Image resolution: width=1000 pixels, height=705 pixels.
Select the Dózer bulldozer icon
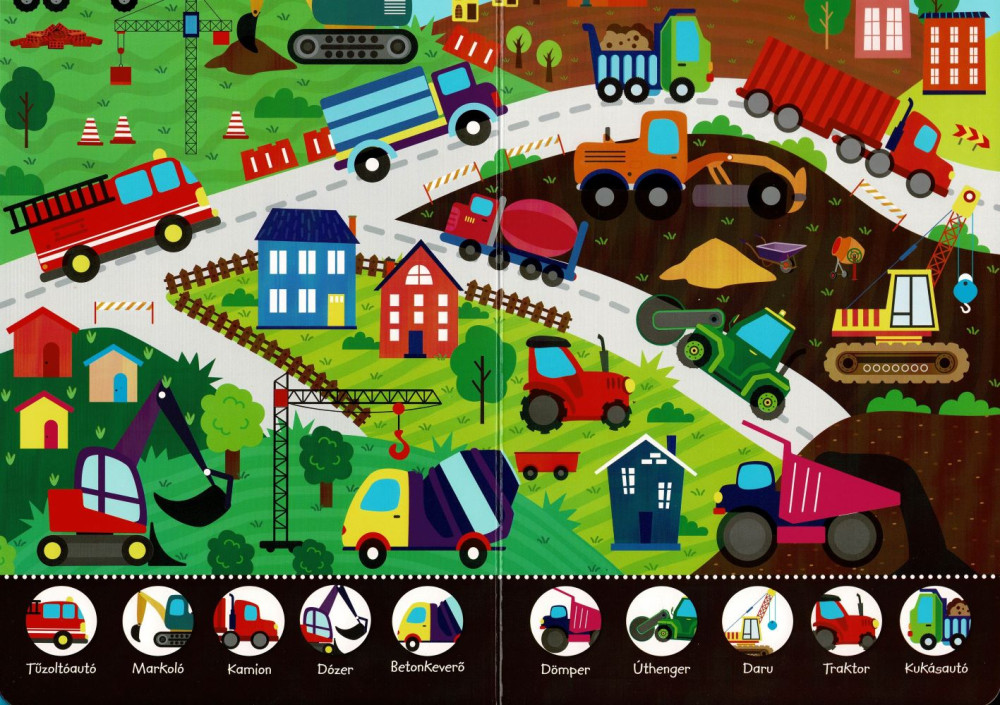tap(335, 620)
